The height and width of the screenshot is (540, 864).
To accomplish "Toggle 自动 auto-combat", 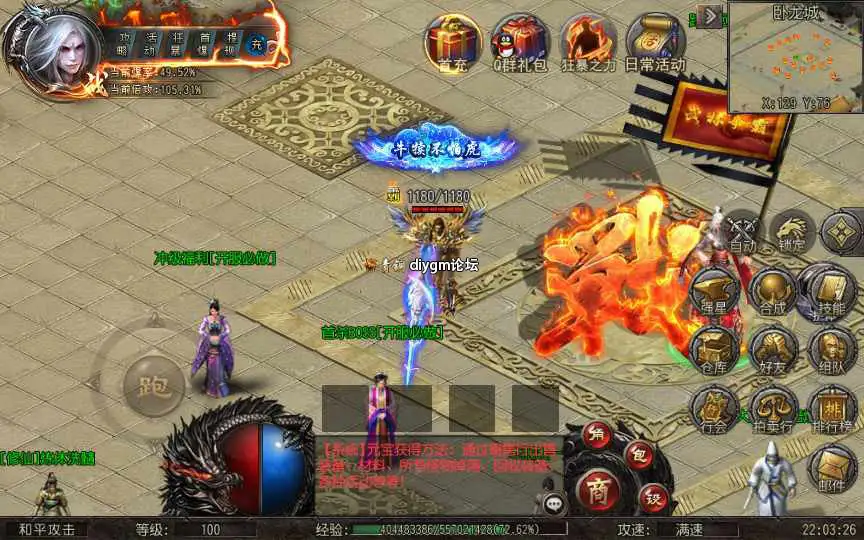I will click(741, 231).
